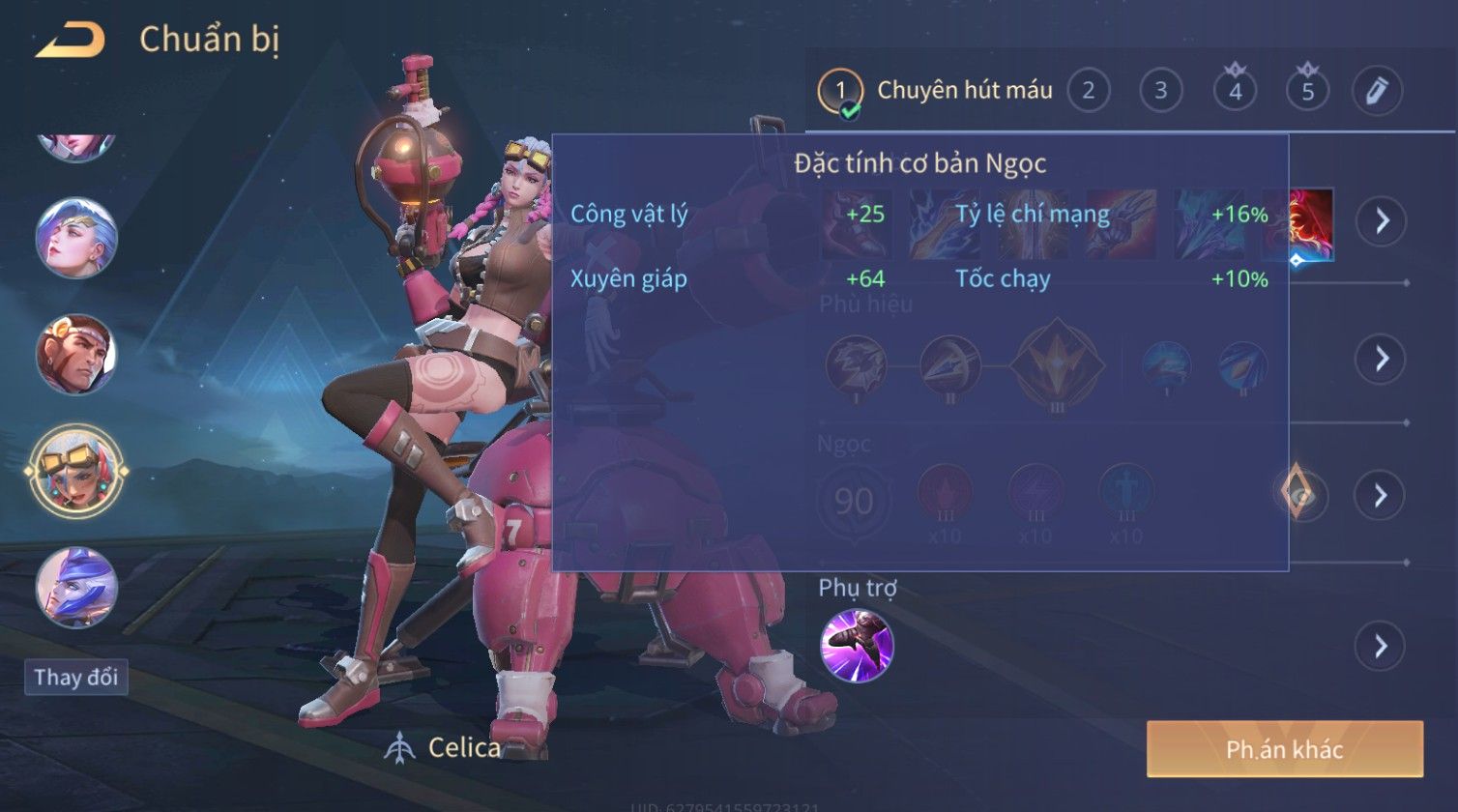Edit the preset name with pencil icon
This screenshot has height=812, width=1458.
point(1377,91)
